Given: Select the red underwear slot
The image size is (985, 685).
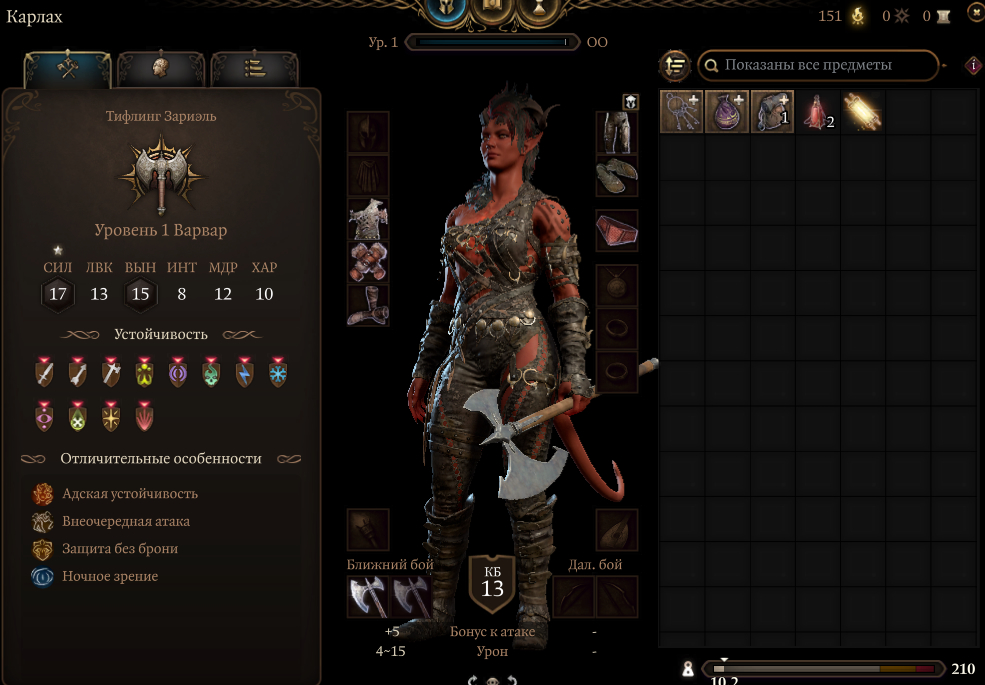Looking at the screenshot, I should pyautogui.click(x=616, y=230).
